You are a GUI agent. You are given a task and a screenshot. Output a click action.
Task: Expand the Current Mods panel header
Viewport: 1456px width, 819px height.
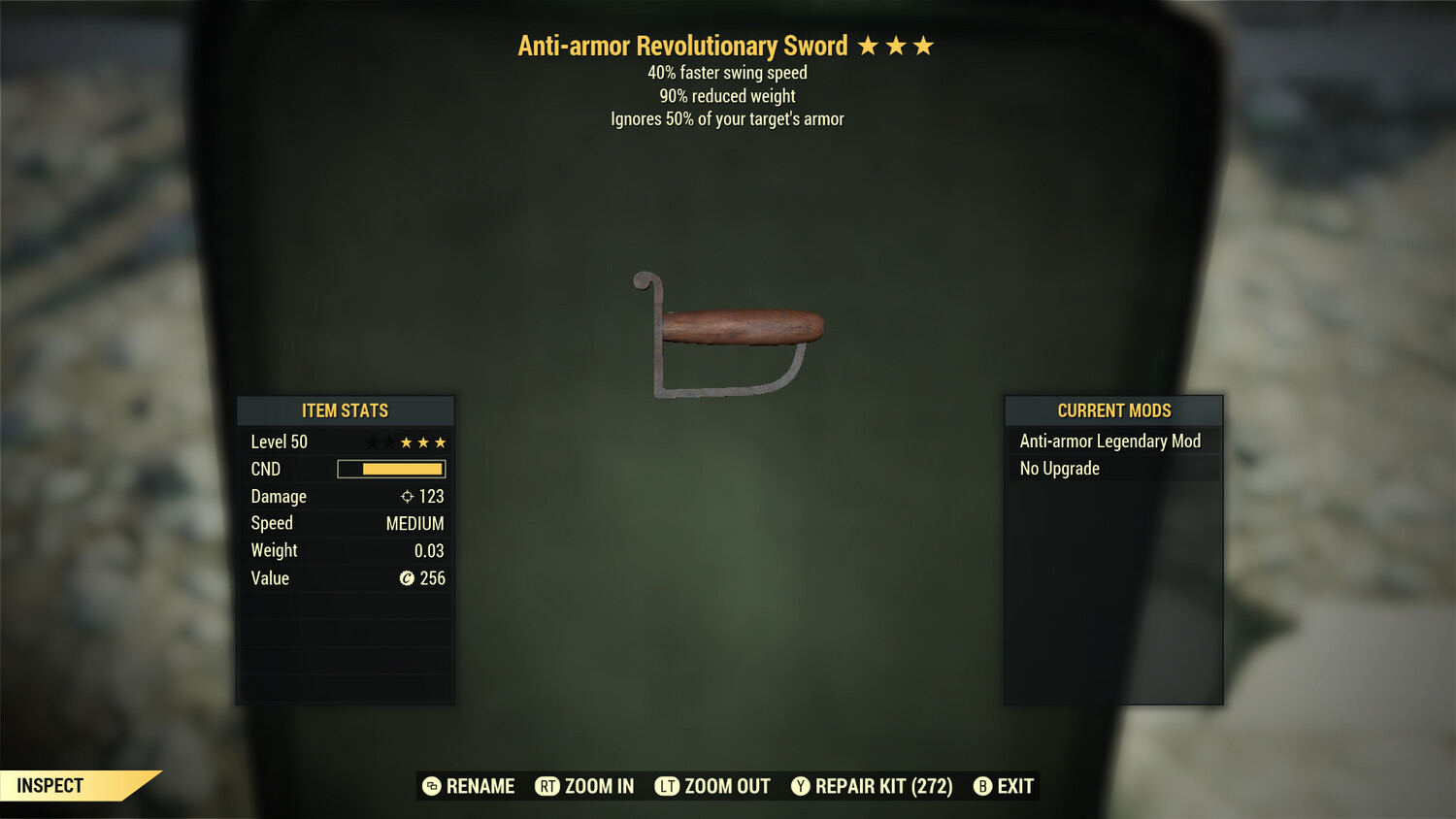click(x=1112, y=410)
